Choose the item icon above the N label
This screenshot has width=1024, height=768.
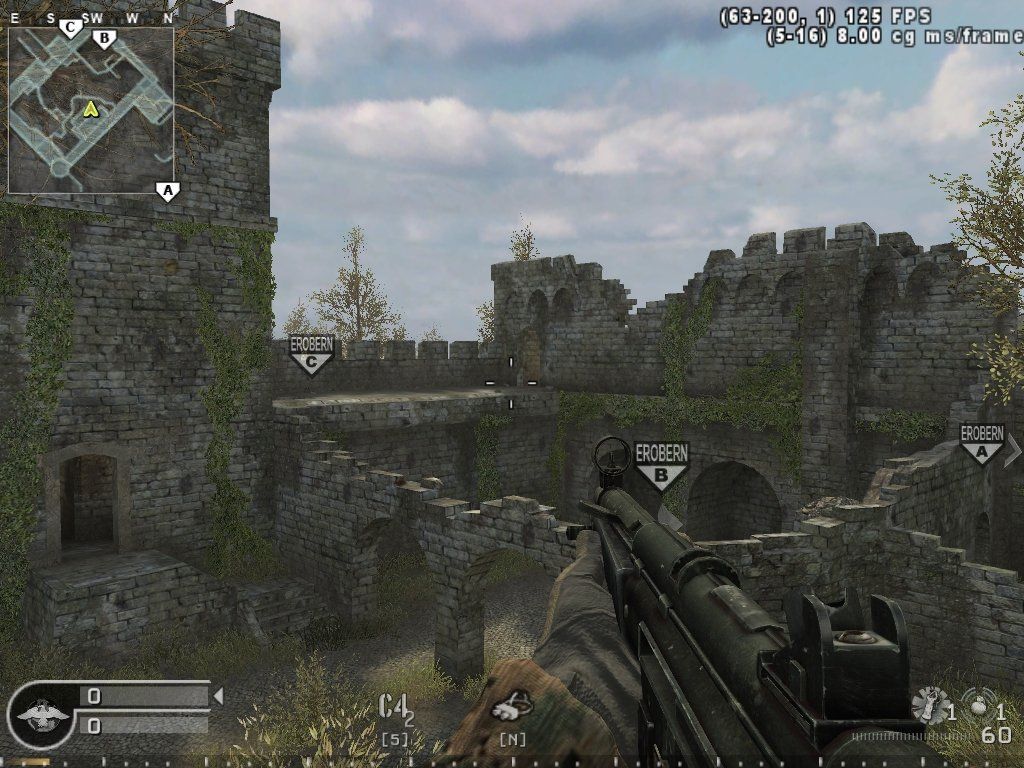(513, 706)
